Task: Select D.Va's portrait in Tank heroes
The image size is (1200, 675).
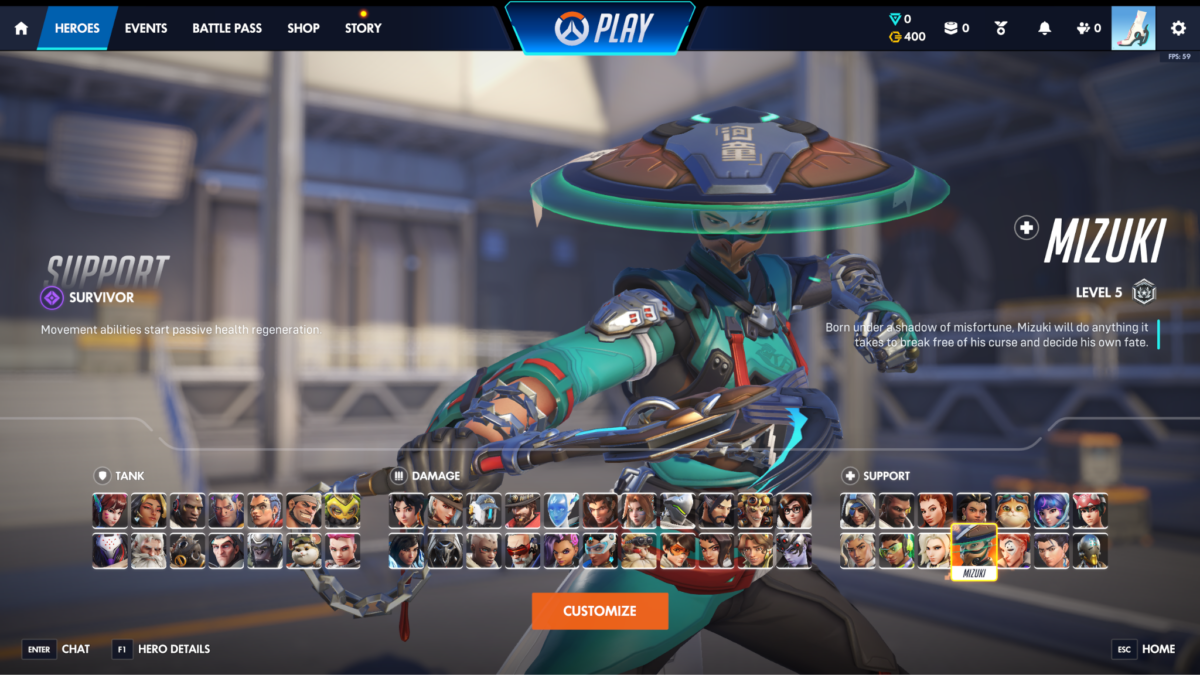Action: pos(110,510)
